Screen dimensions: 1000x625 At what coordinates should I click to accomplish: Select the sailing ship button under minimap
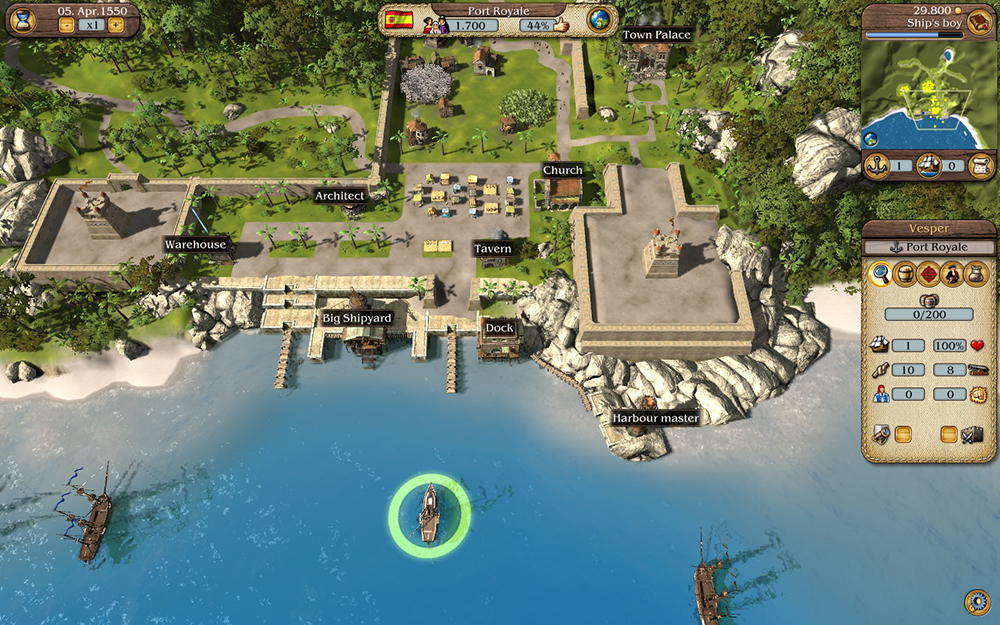pyautogui.click(x=929, y=165)
